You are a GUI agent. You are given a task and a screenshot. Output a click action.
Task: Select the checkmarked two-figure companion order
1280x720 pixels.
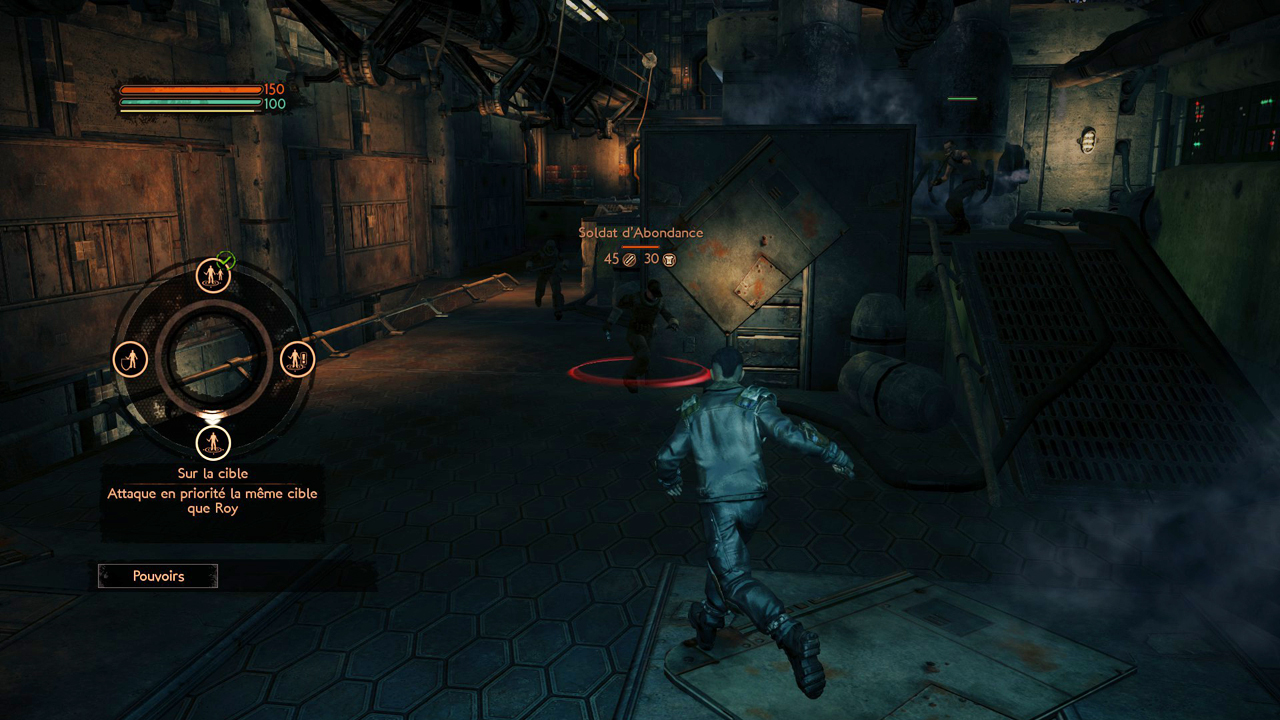point(213,274)
